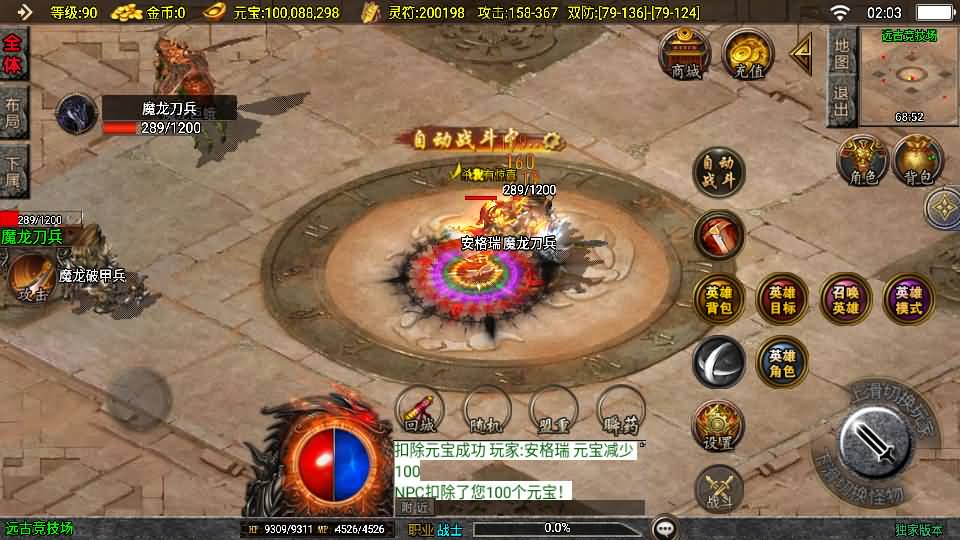The image size is (960, 540).
Task: Open the 英雄角色 hero character panel
Action: pyautogui.click(x=782, y=362)
